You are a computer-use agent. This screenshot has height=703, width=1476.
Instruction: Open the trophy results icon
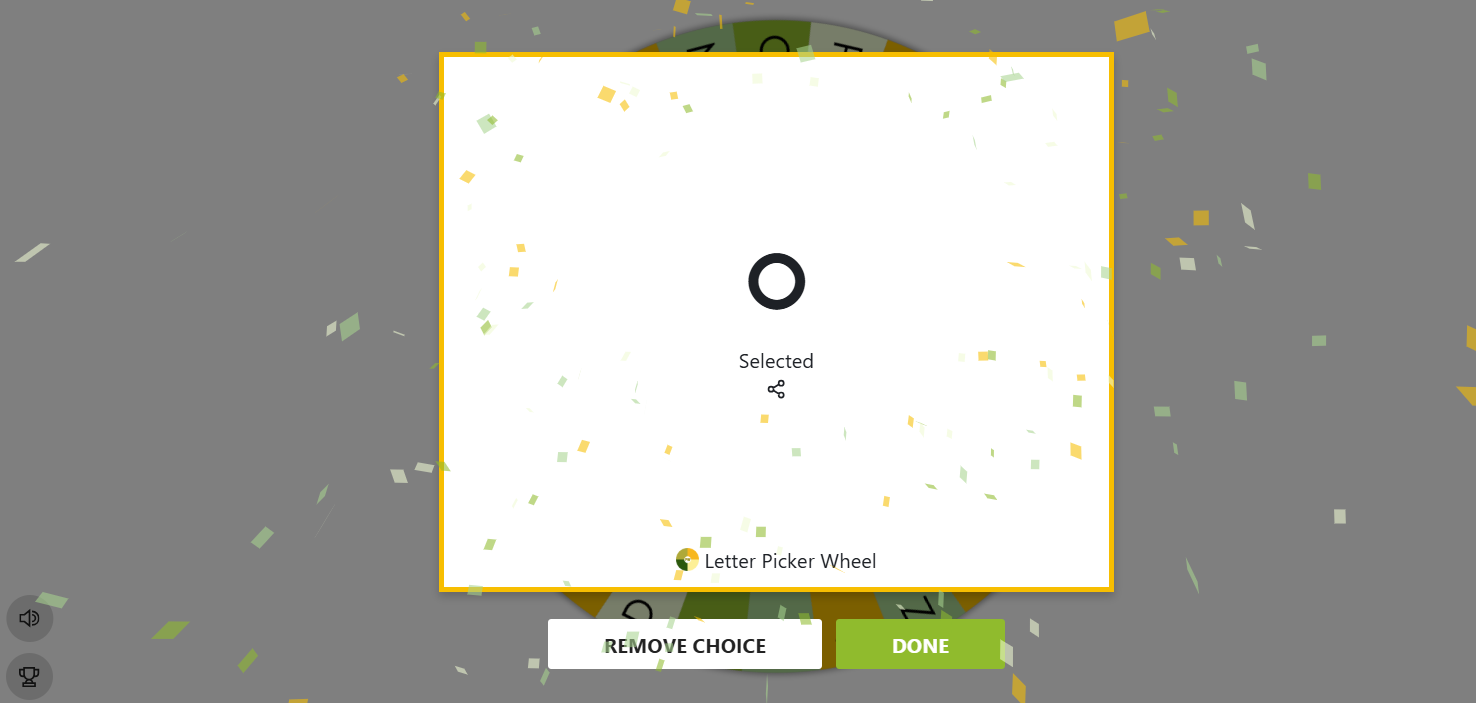tap(29, 677)
